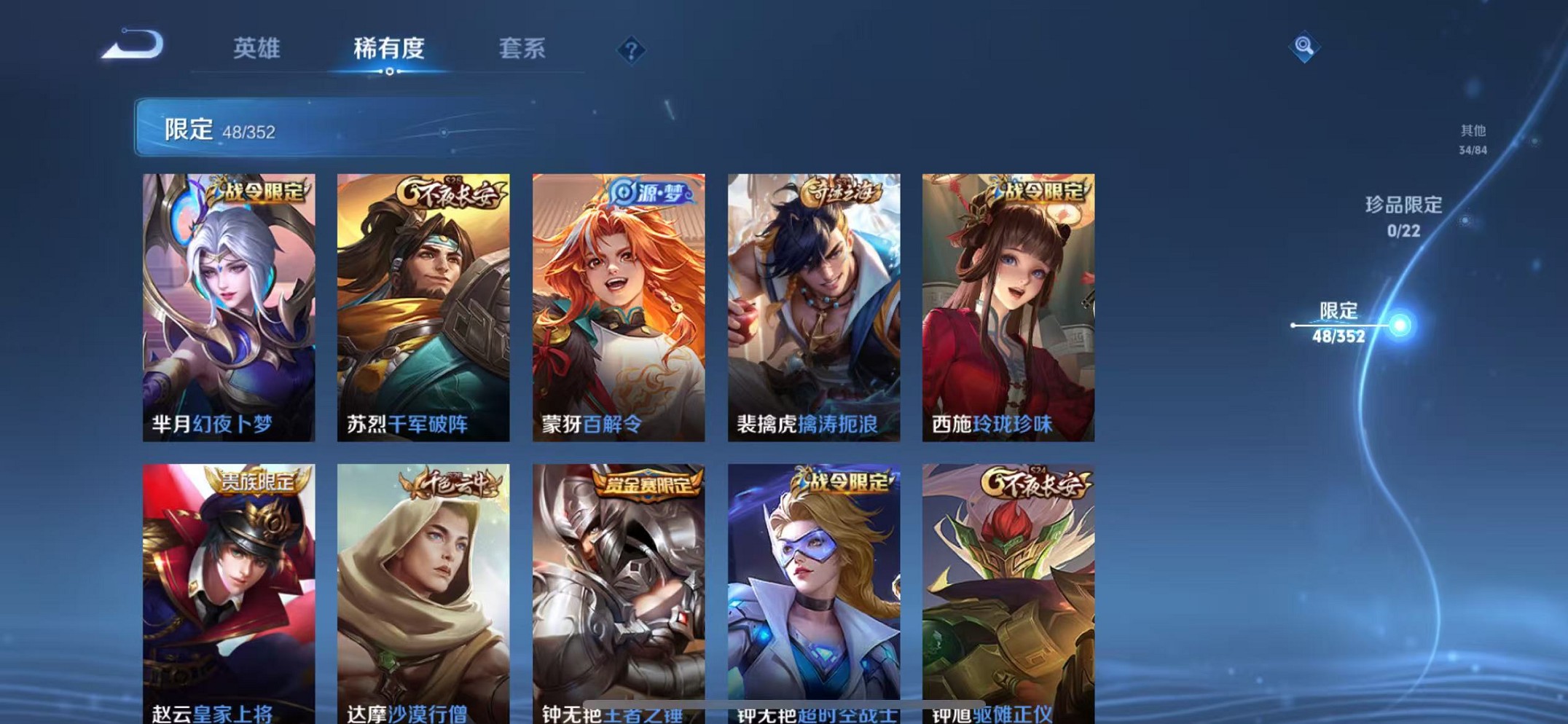Jump to the 其他 34/84 section
The image size is (1568, 724).
1471,138
